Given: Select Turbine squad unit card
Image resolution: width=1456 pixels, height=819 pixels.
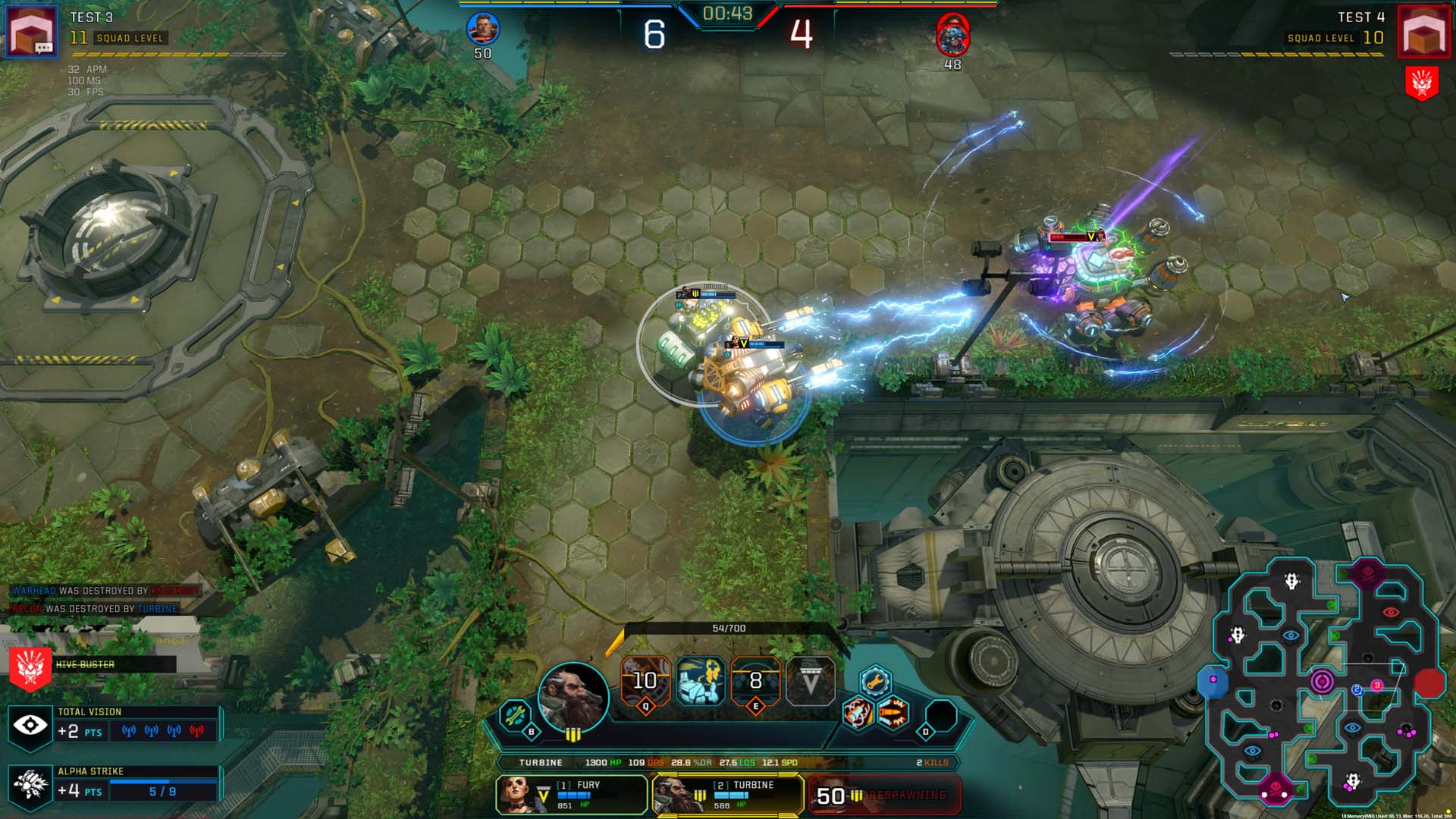Looking at the screenshot, I should coord(727,794).
